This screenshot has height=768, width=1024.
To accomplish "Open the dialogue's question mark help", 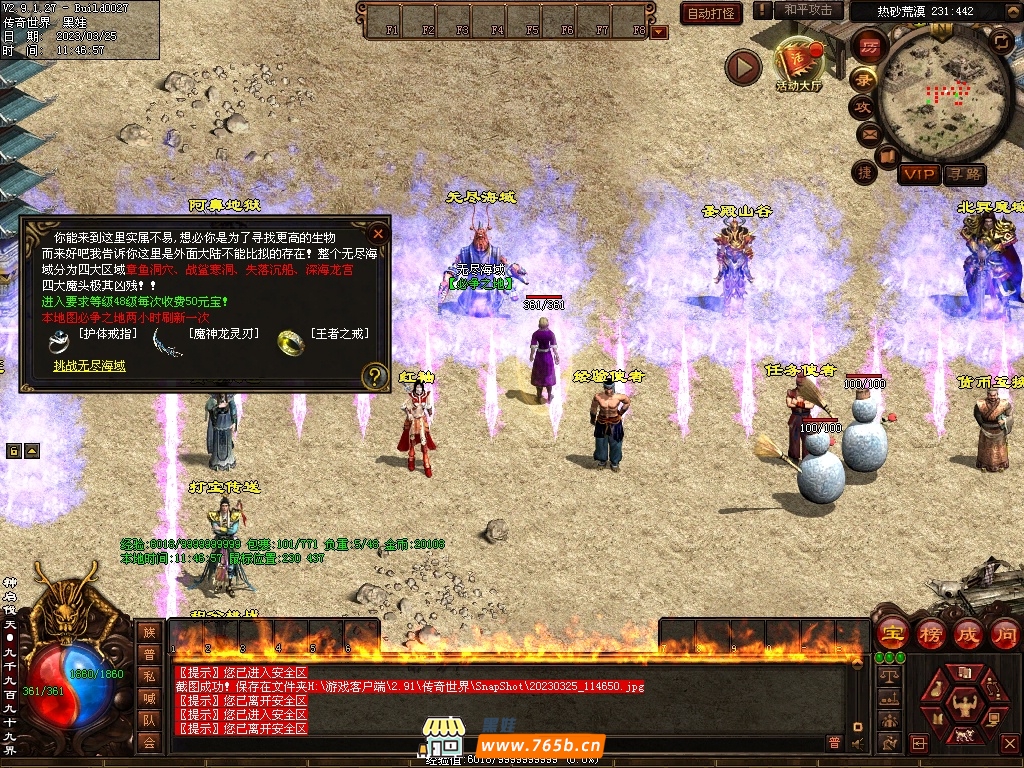I will coord(374,376).
